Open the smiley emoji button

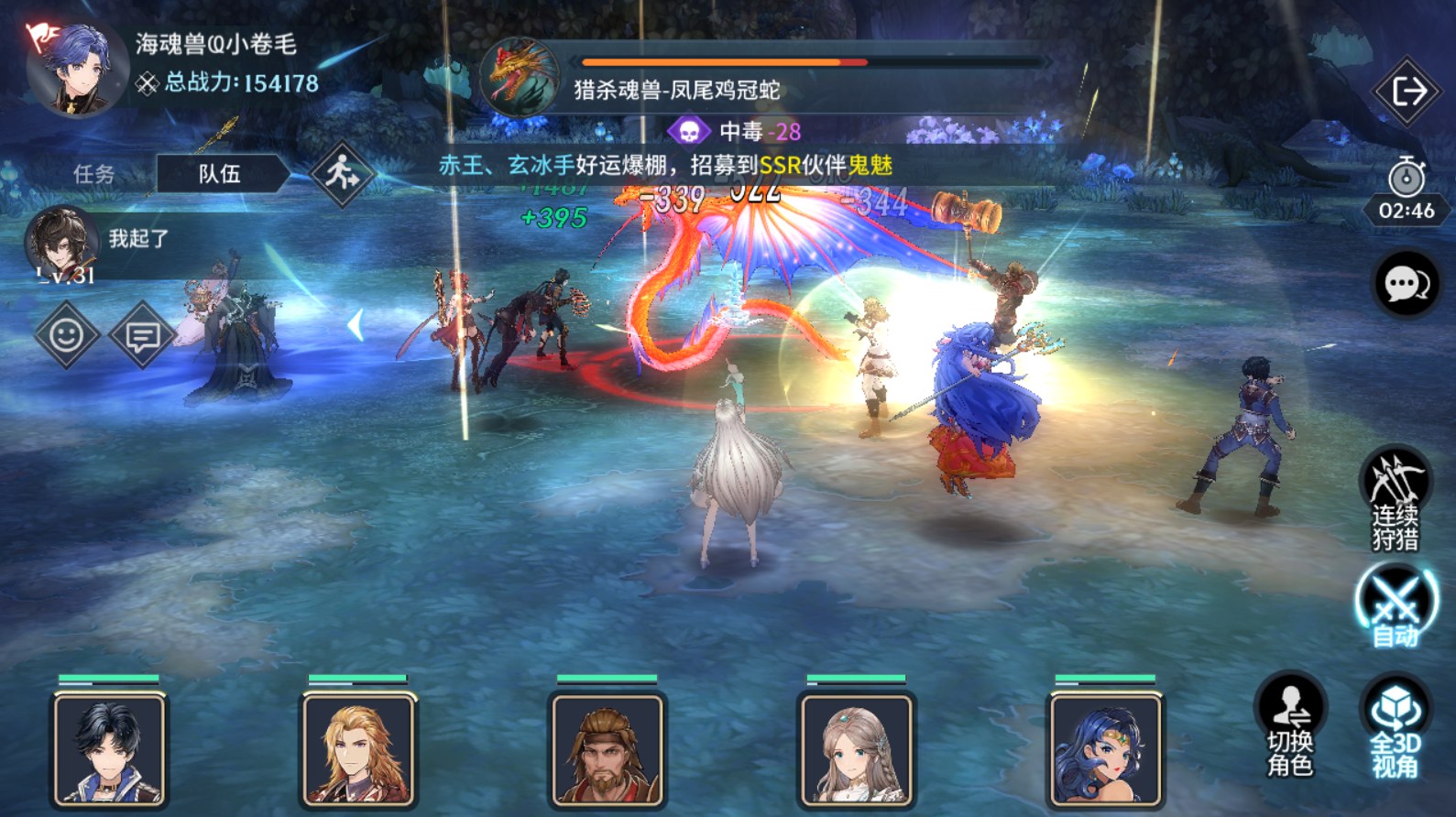[x=67, y=335]
